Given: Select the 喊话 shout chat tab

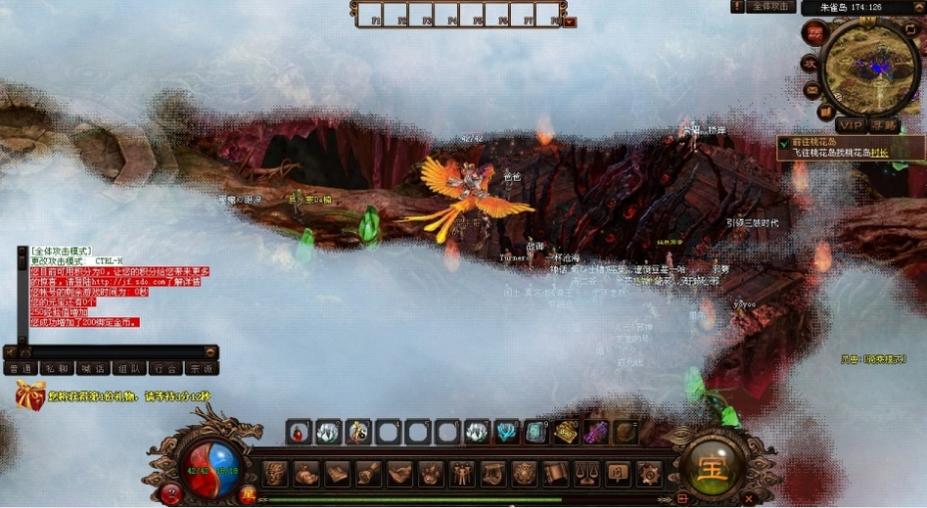Looking at the screenshot, I should tap(93, 368).
